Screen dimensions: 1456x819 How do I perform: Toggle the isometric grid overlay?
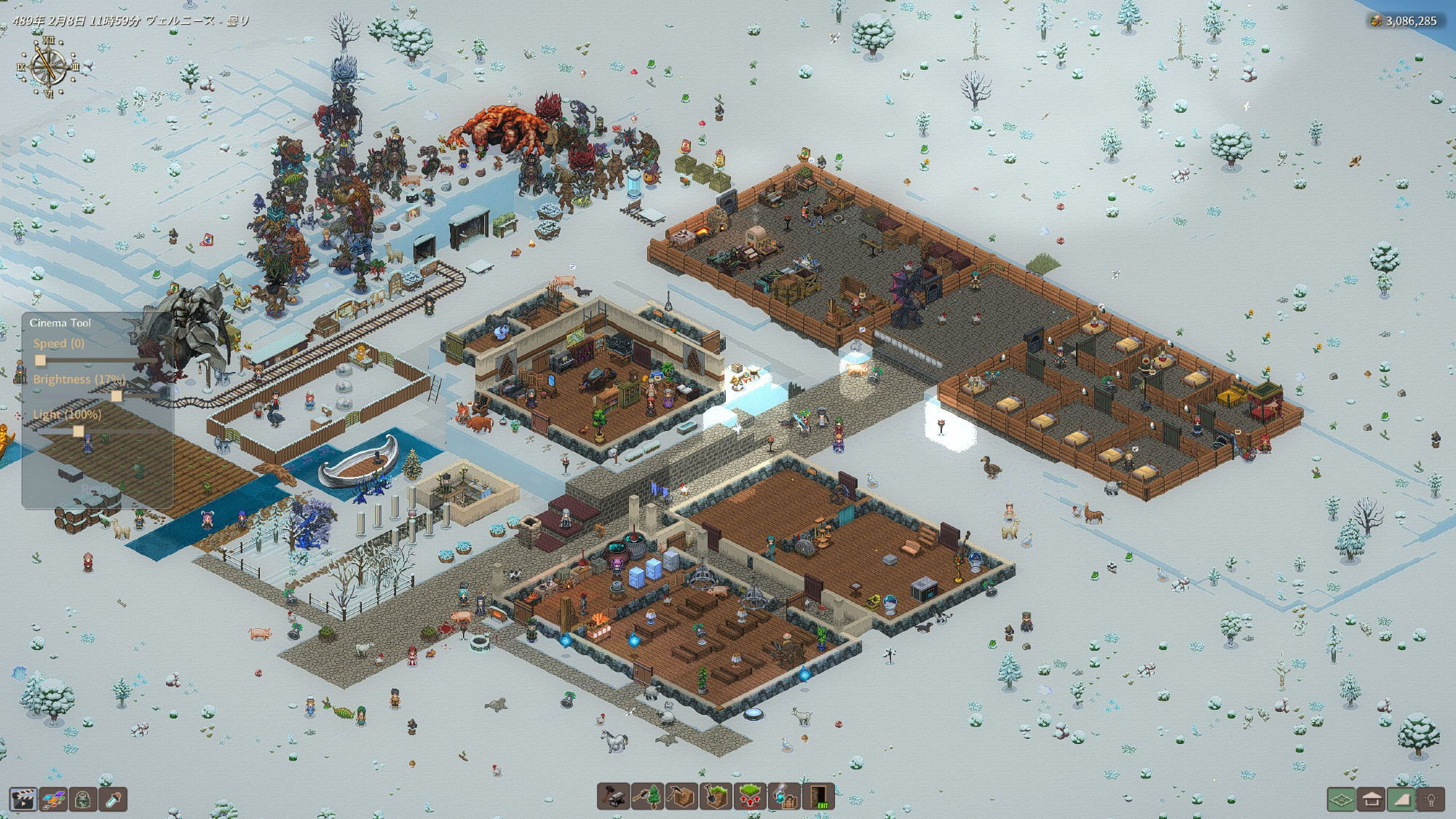click(x=1341, y=799)
